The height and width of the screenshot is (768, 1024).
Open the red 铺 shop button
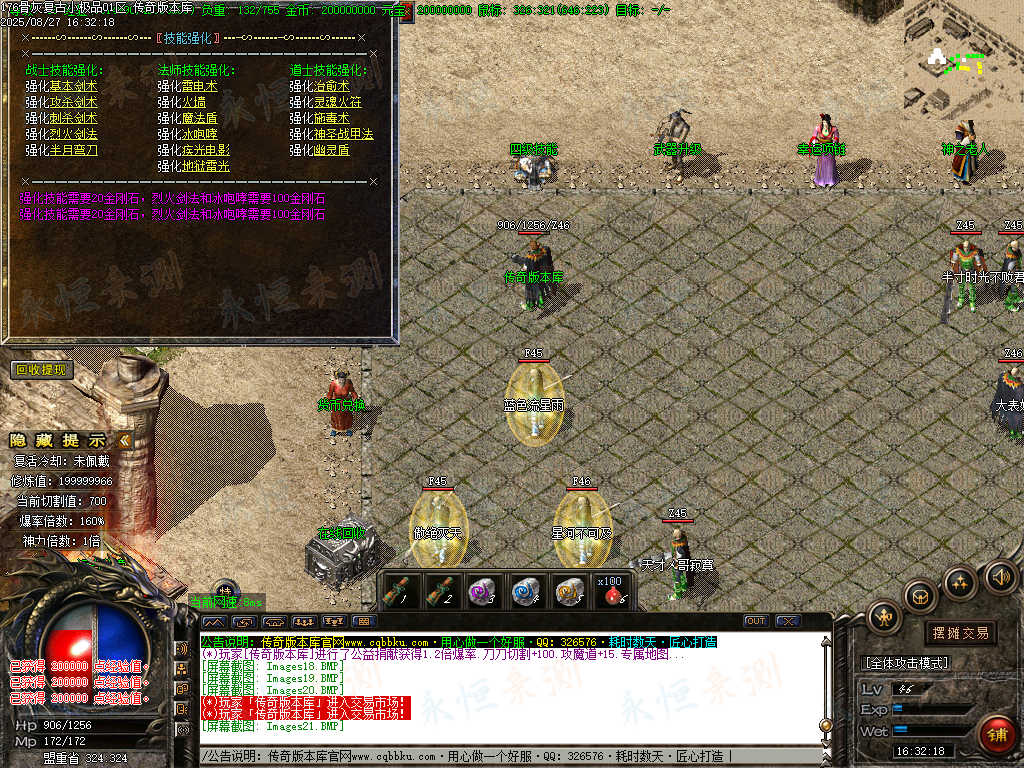coord(996,735)
